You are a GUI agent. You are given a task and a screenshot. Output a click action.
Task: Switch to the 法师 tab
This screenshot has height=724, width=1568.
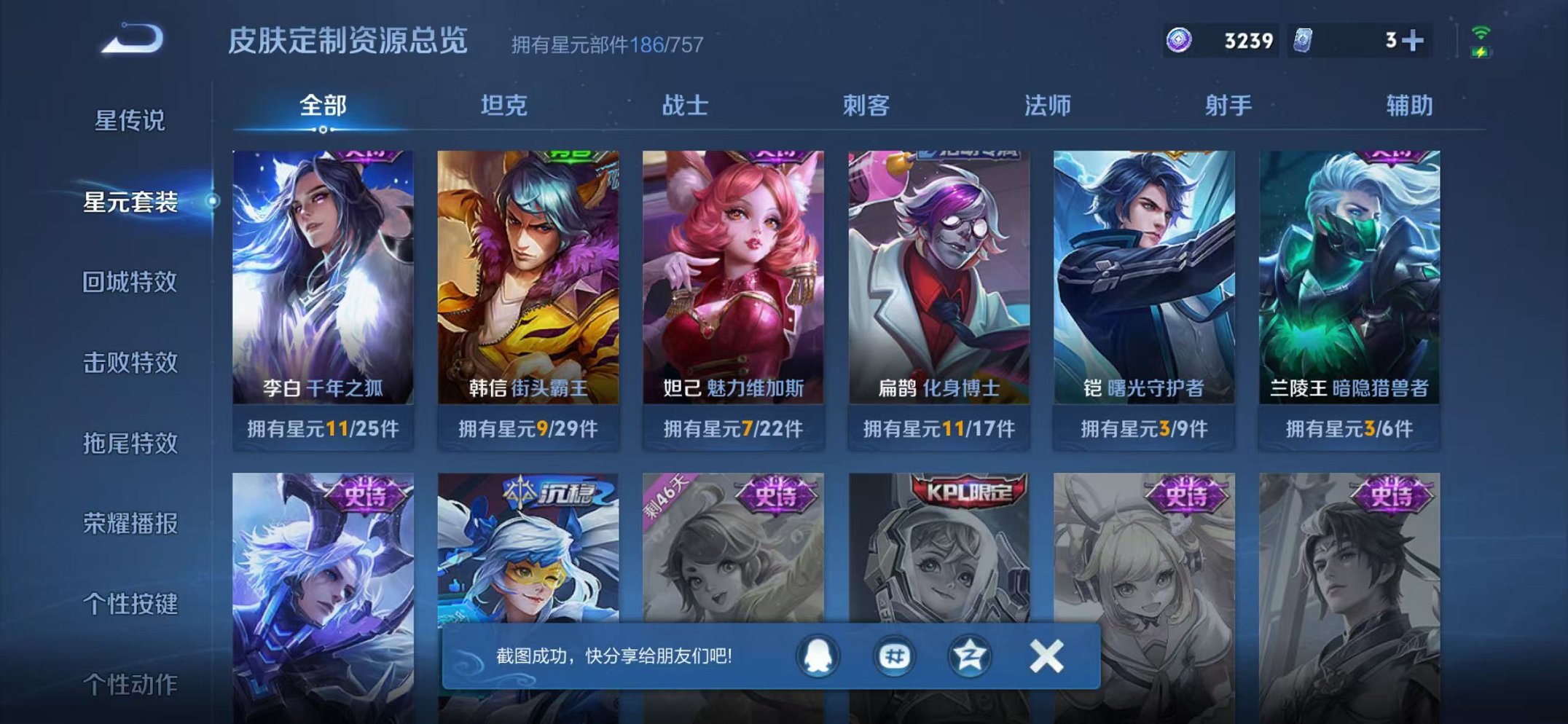coord(1045,106)
